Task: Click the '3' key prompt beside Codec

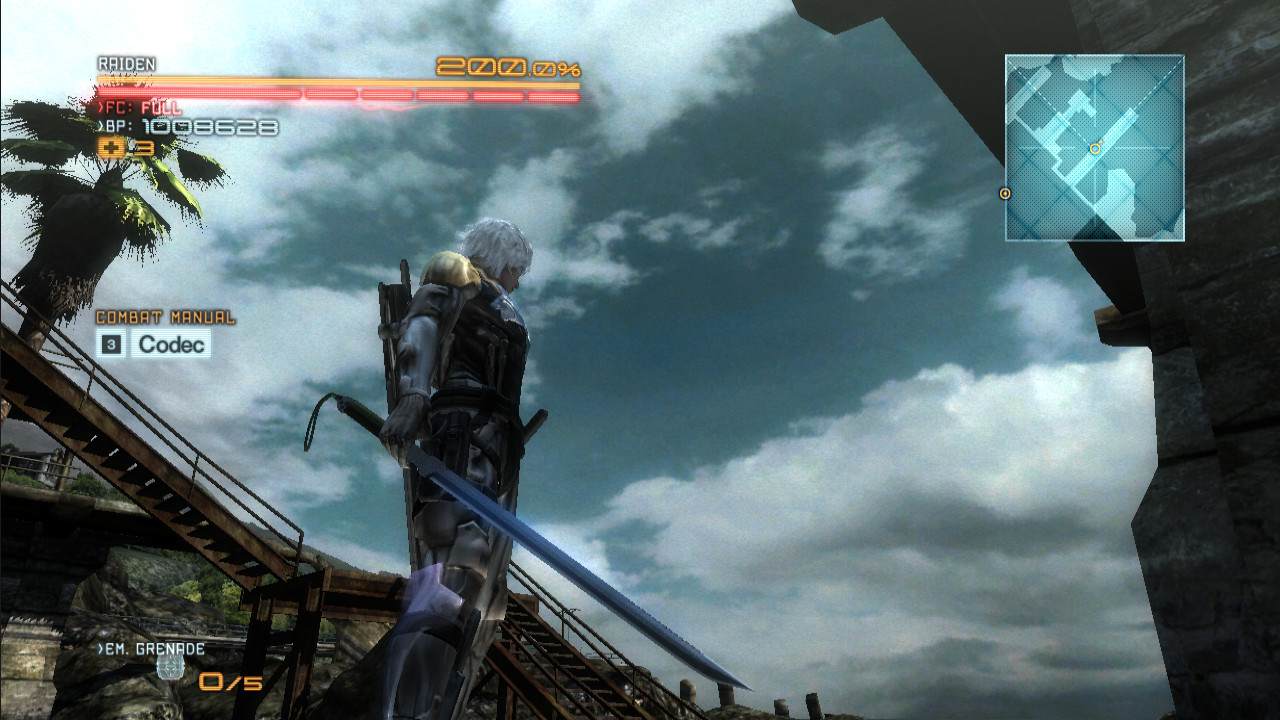Action: coord(110,344)
